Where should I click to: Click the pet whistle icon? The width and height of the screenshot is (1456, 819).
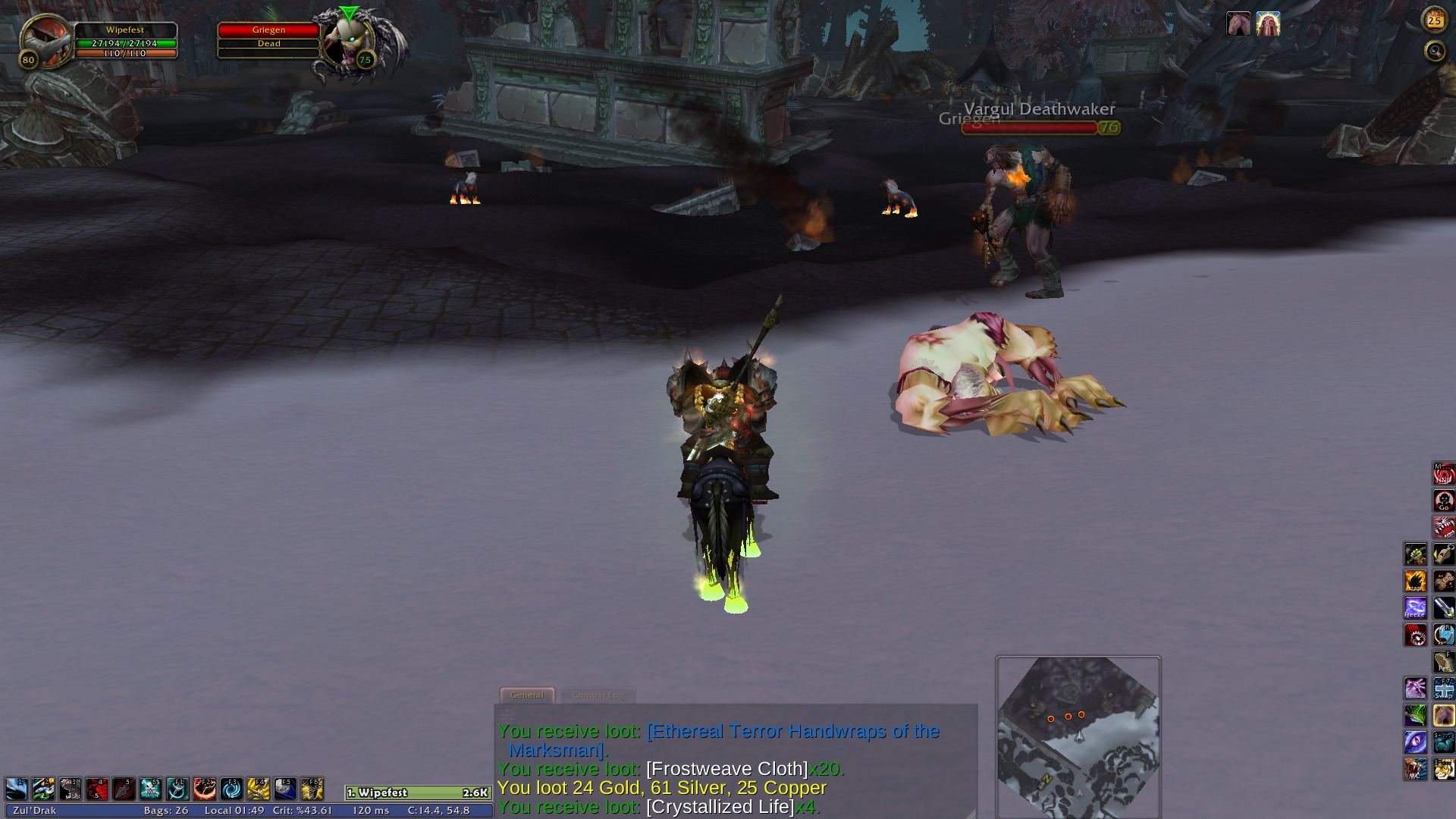click(x=1443, y=554)
